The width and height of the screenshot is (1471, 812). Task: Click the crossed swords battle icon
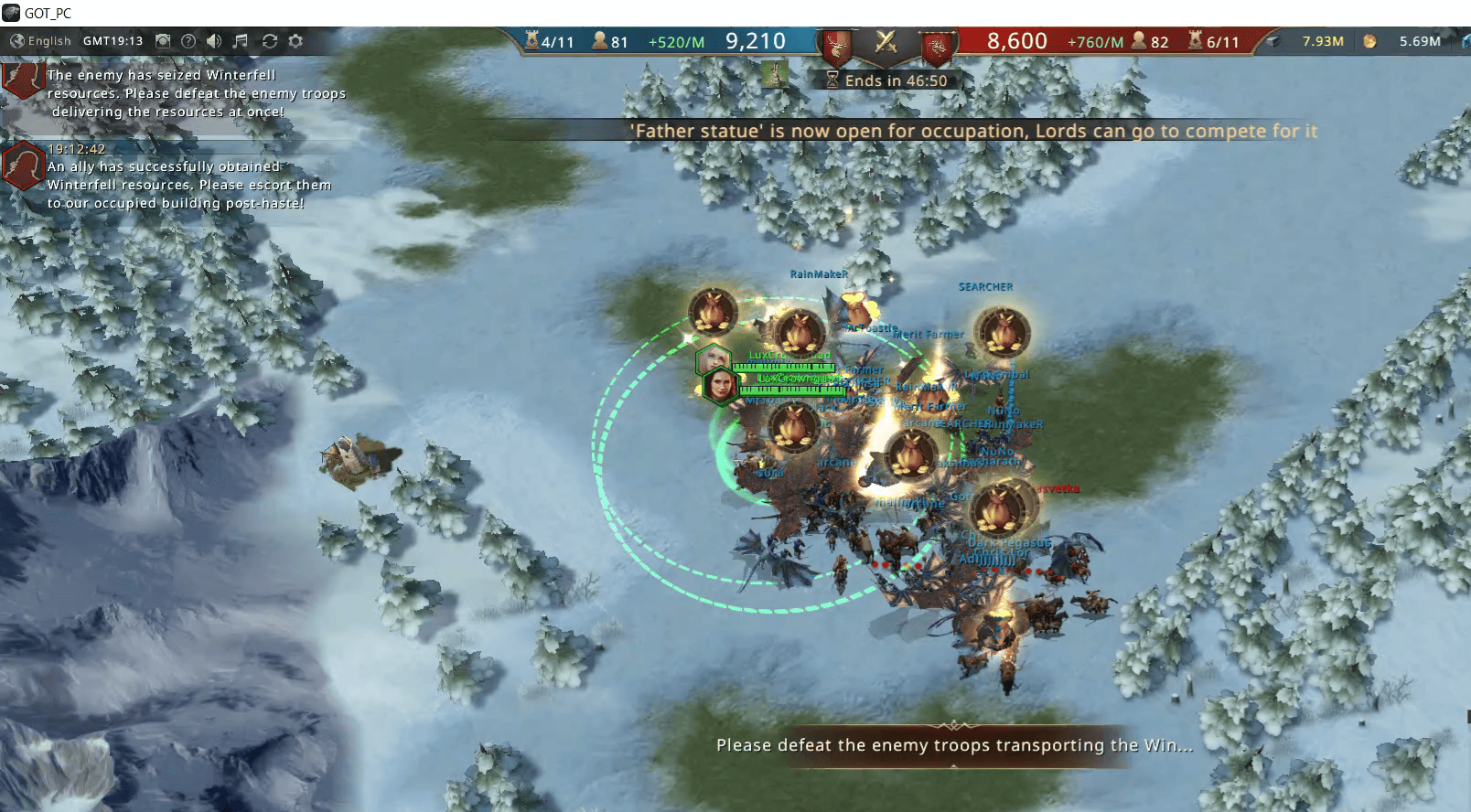click(886, 41)
